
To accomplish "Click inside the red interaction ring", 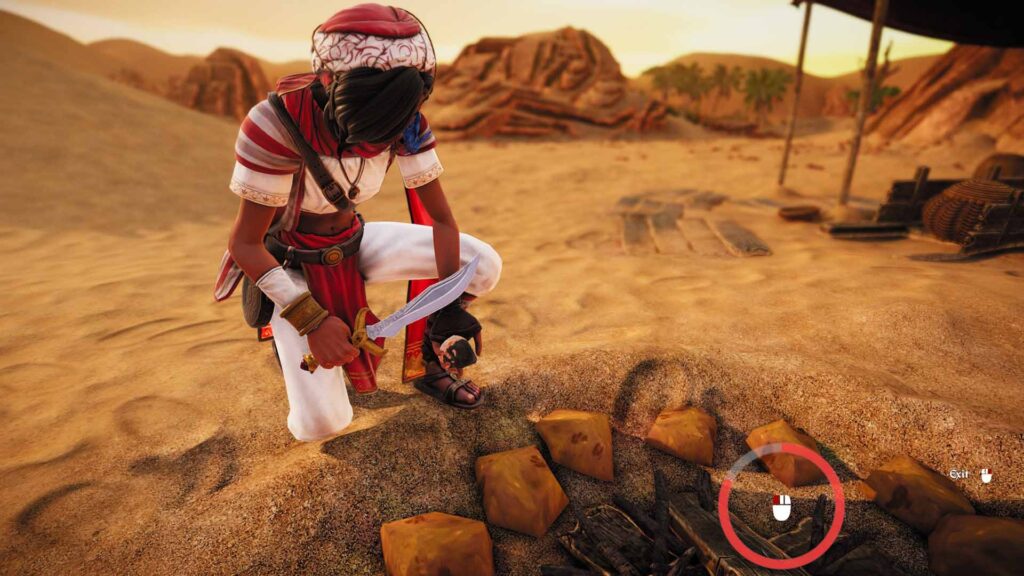I will click(x=781, y=507).
